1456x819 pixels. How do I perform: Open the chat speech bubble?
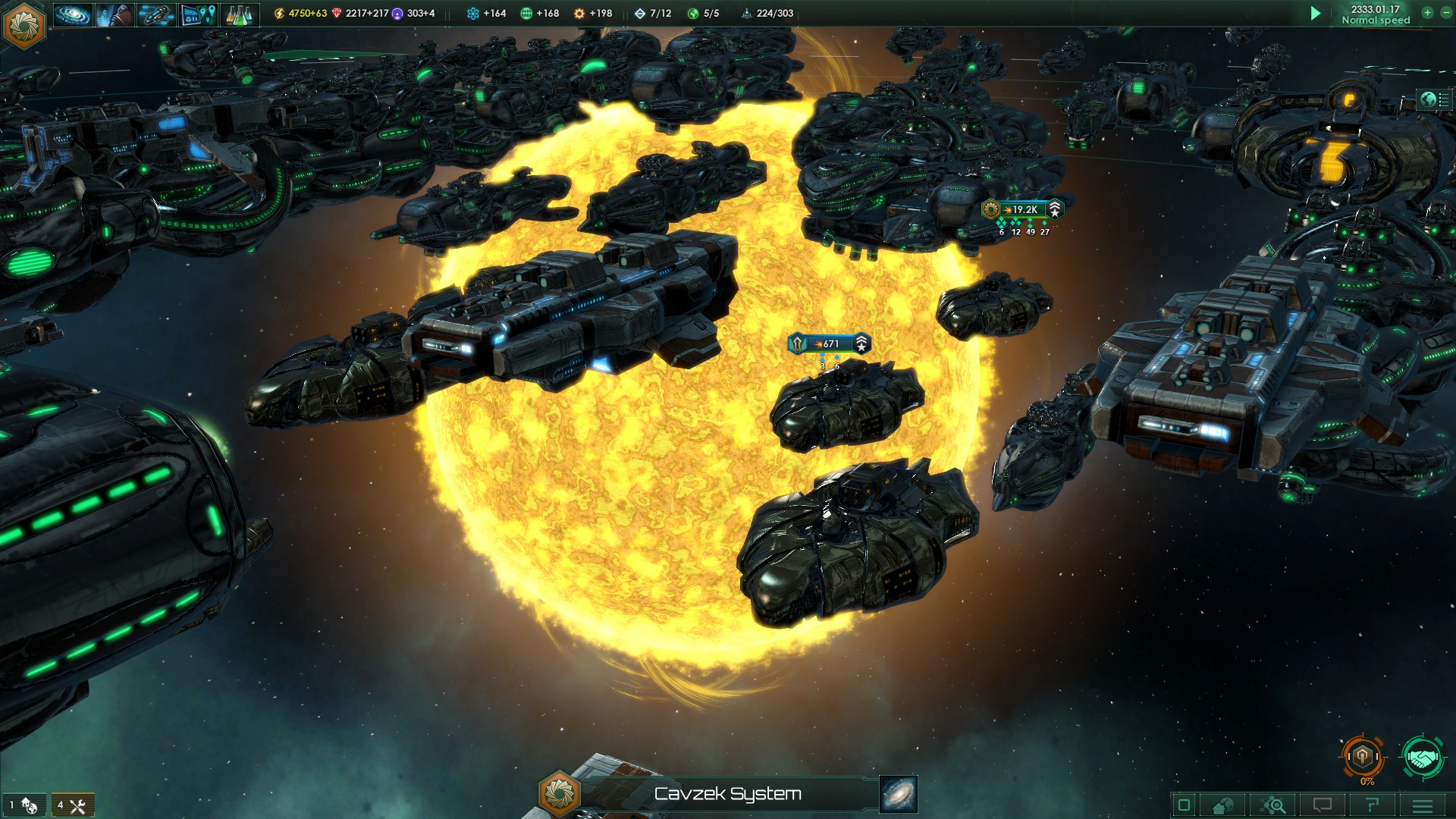click(x=1323, y=805)
